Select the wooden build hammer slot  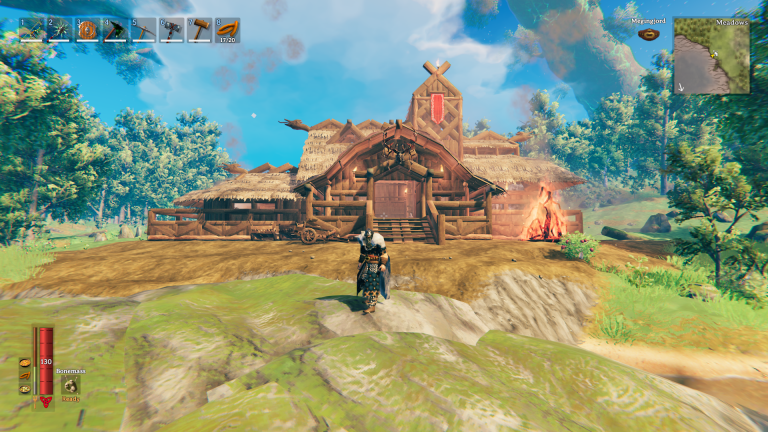point(200,30)
